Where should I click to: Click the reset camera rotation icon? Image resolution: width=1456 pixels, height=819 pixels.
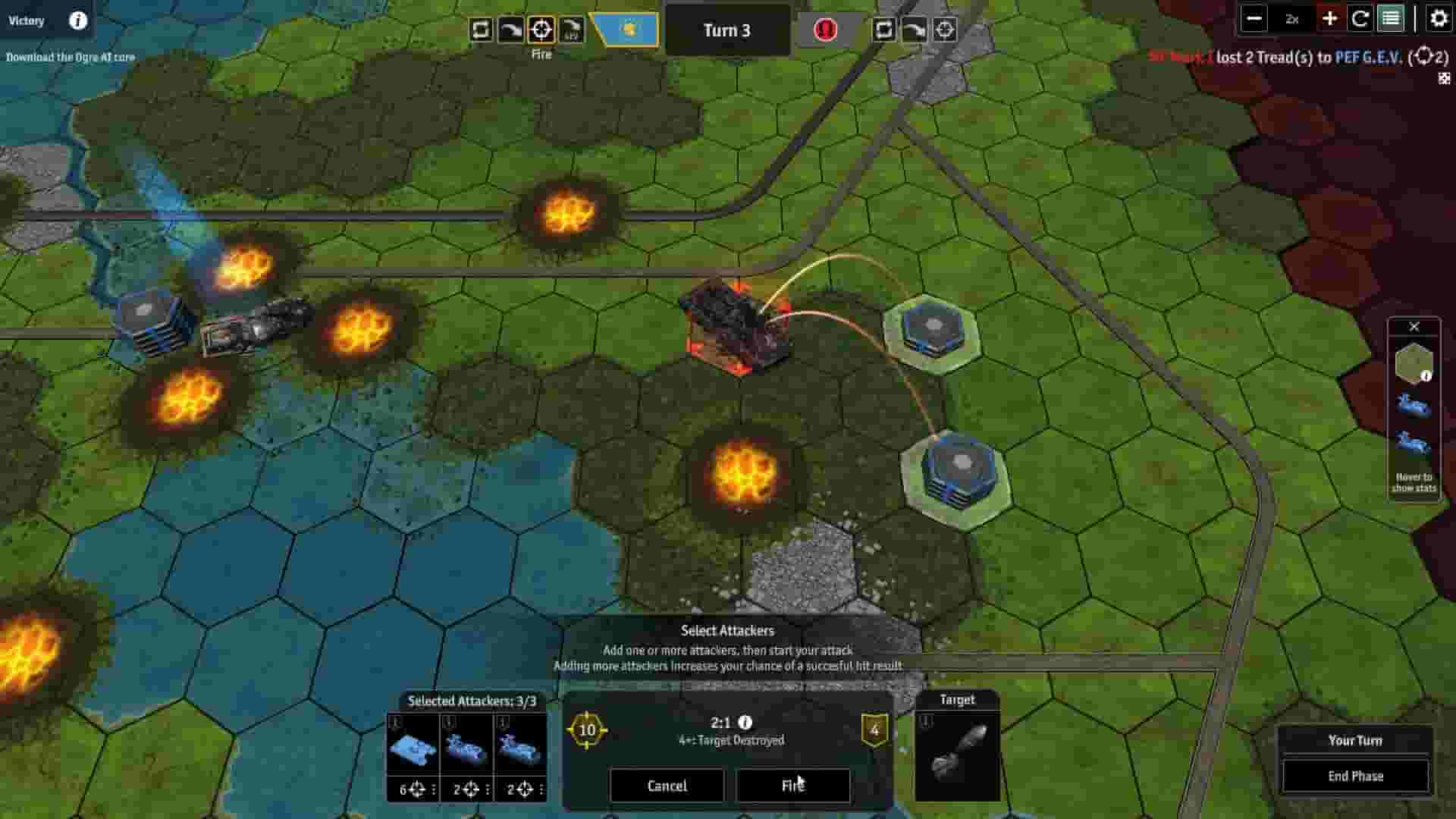1360,19
